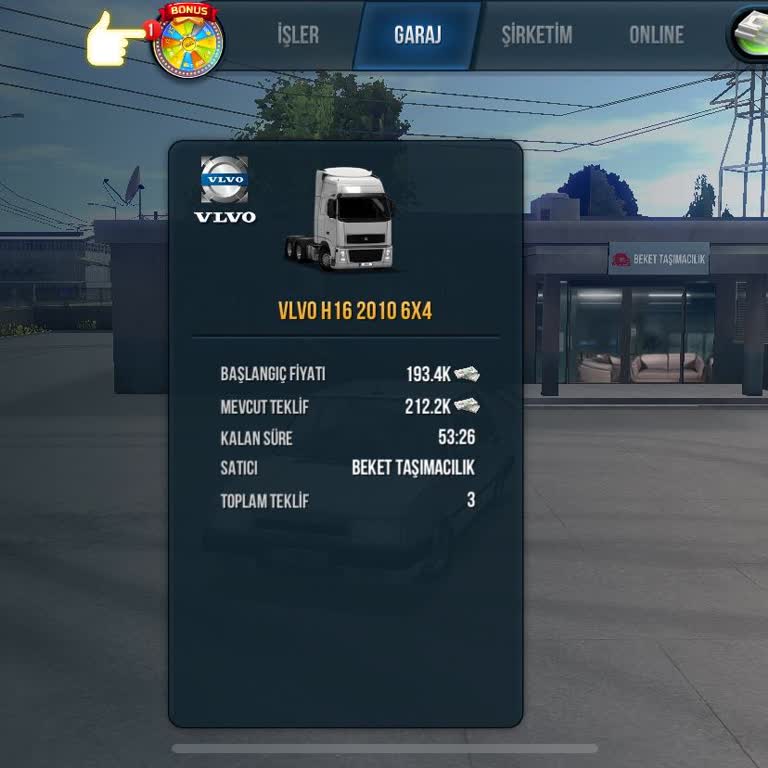Spin the Bonus wheel icon

click(x=186, y=40)
